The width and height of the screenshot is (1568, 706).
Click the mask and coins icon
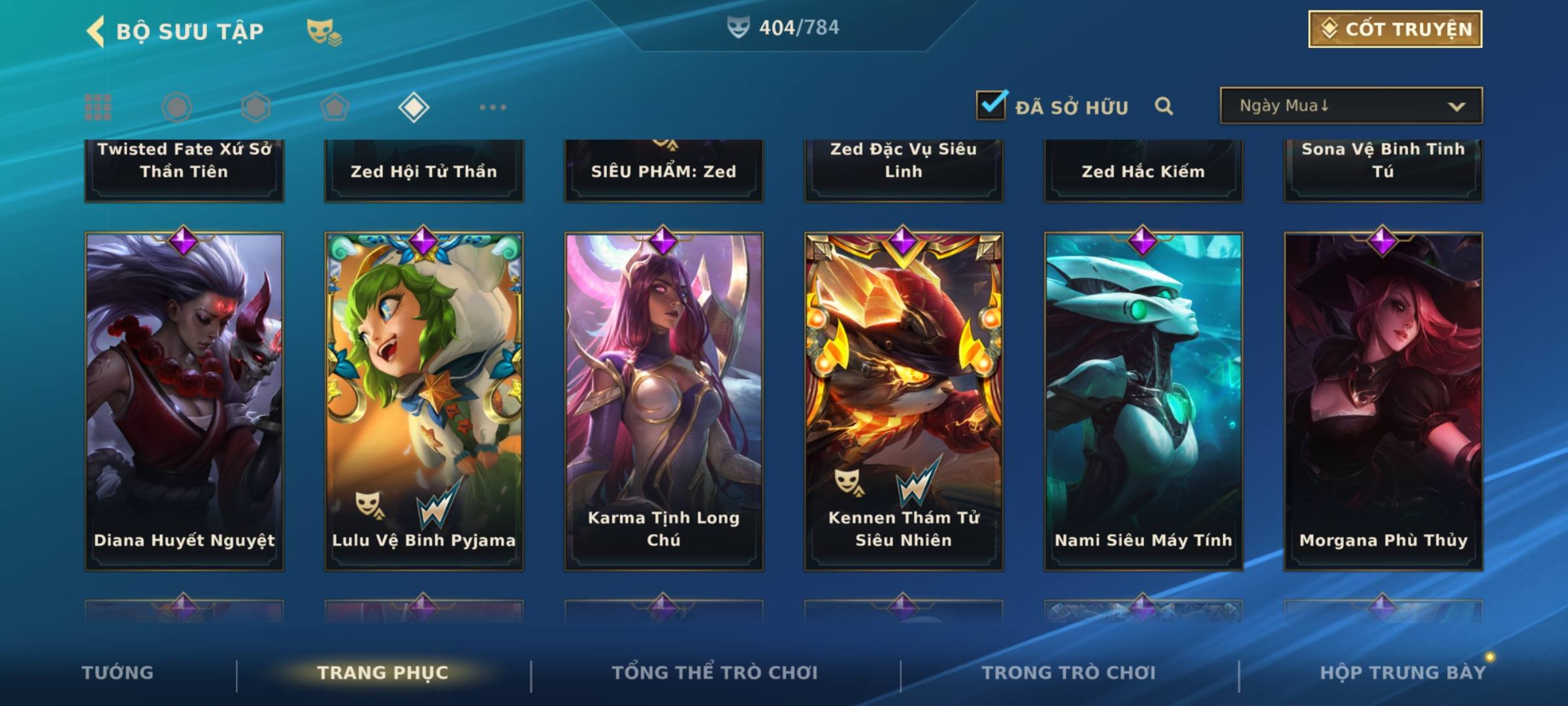click(x=324, y=31)
